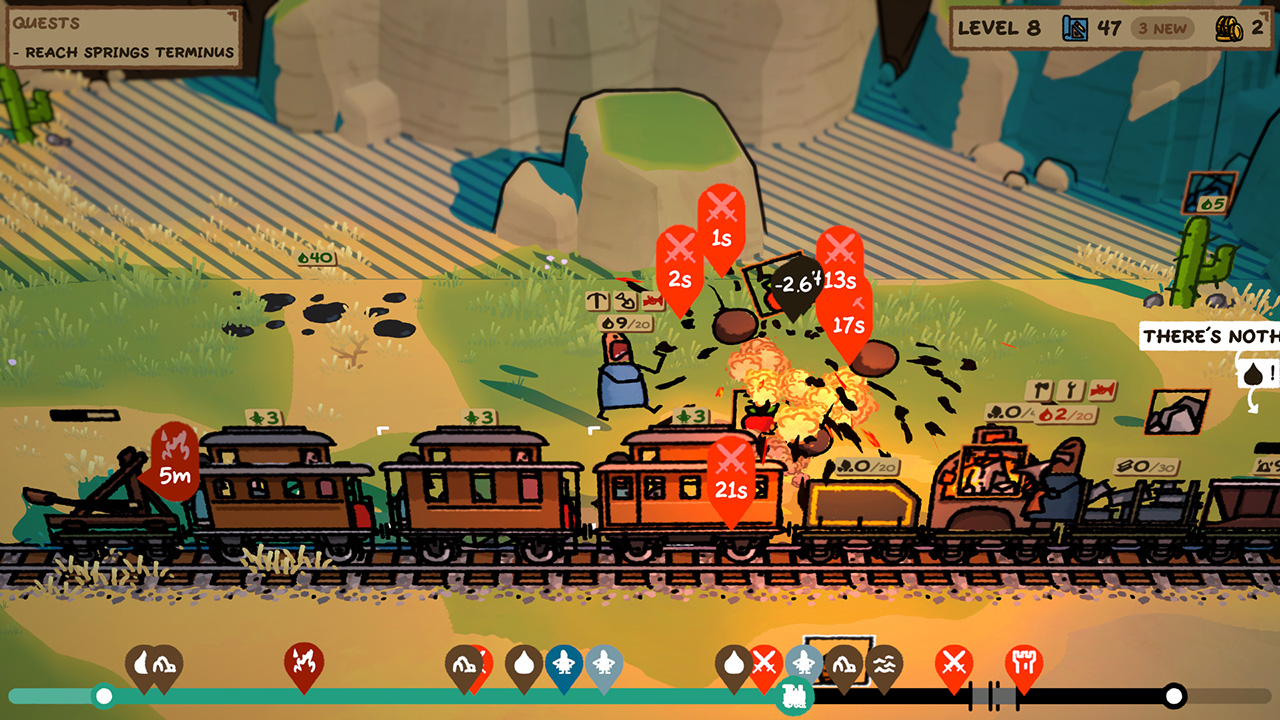Click the waves marker at the timeline's right end
The image size is (1280, 720).
(x=884, y=665)
